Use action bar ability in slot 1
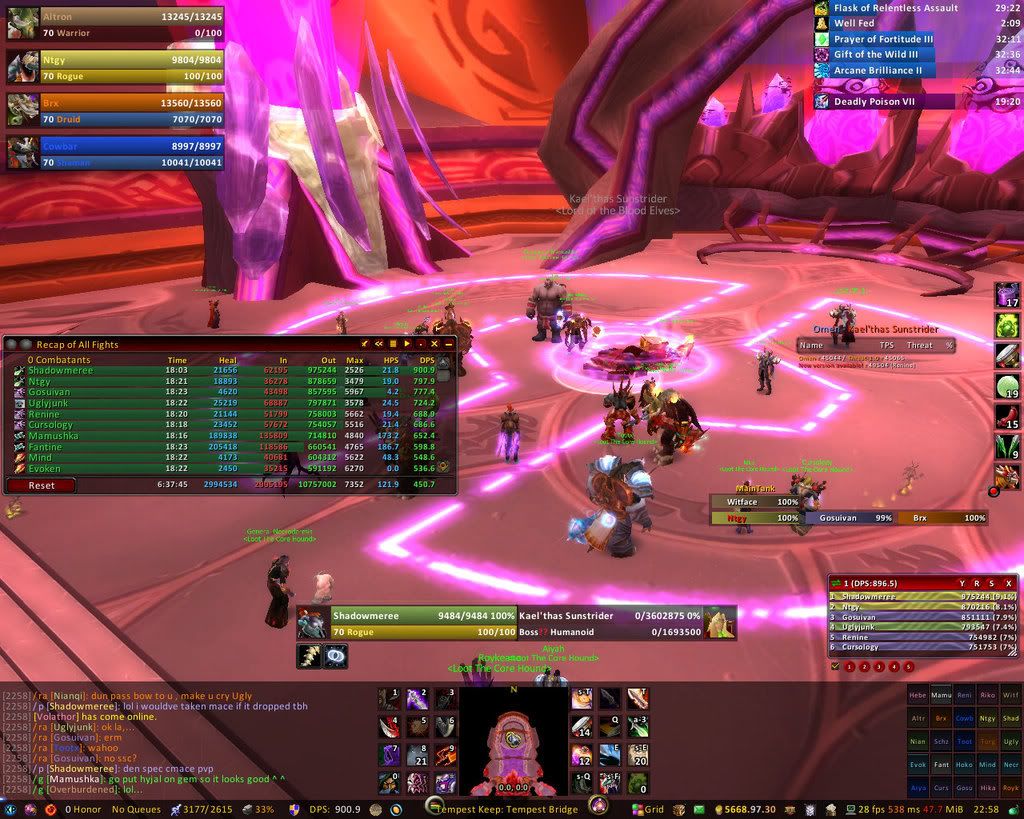The image size is (1024, 819). [389, 699]
